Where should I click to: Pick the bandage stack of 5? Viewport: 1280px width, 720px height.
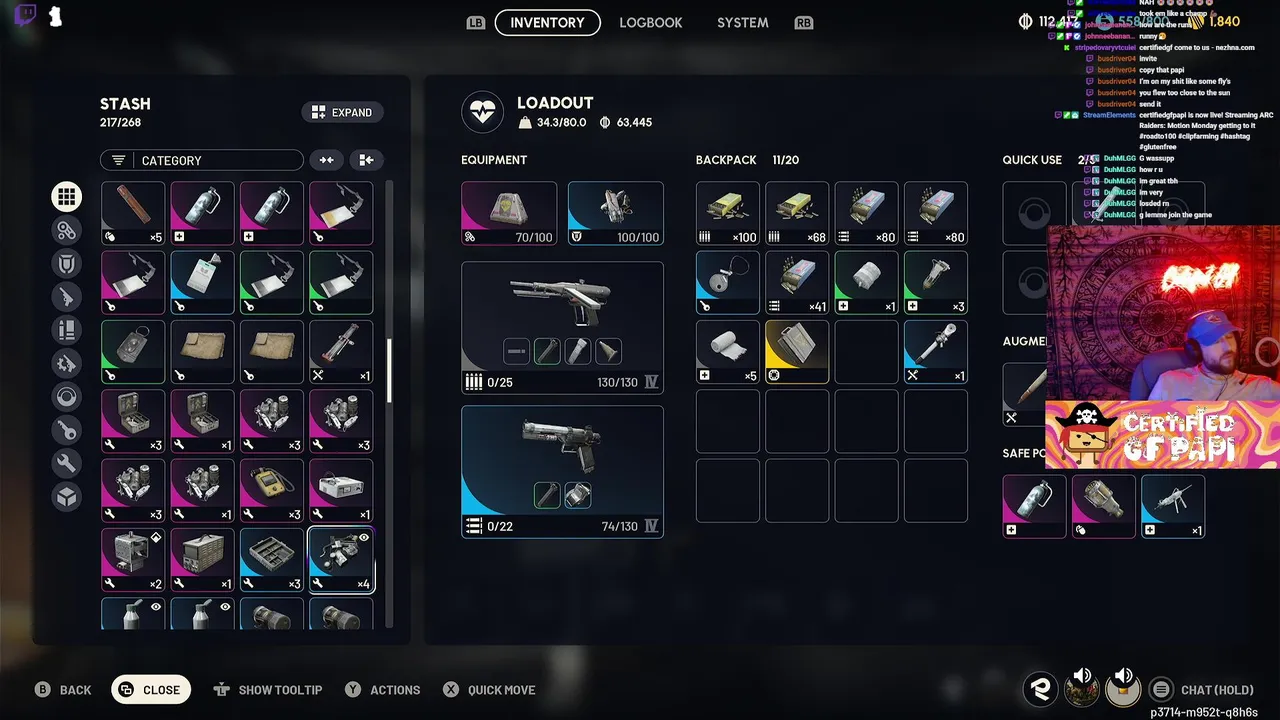pos(728,352)
